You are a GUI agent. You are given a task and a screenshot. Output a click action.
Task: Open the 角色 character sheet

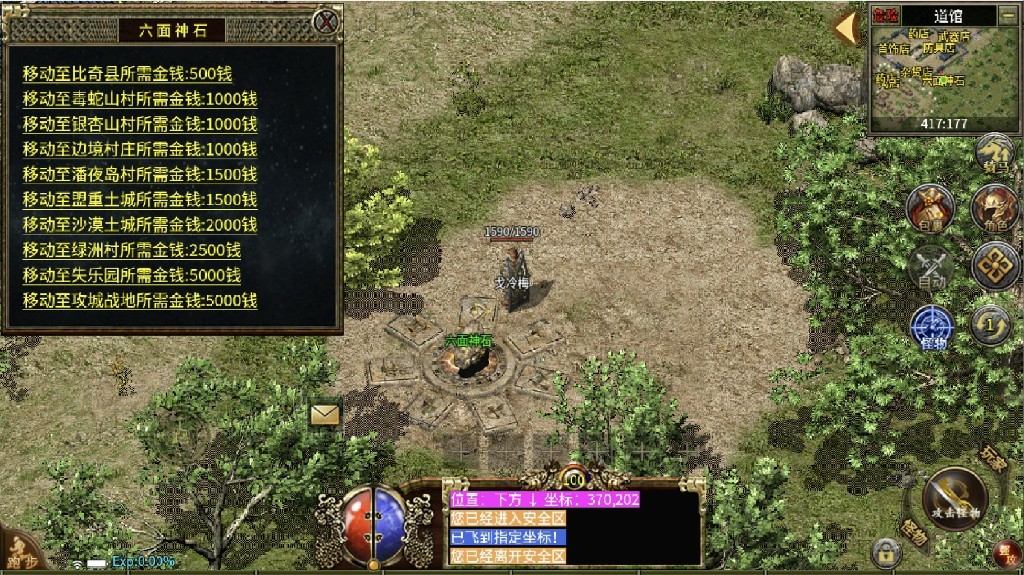pos(993,207)
